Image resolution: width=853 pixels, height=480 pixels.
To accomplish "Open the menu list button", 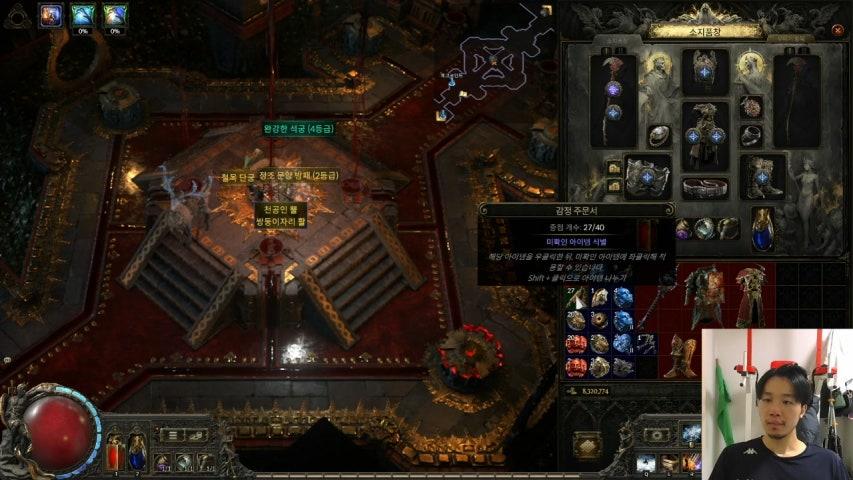I will tap(170, 435).
